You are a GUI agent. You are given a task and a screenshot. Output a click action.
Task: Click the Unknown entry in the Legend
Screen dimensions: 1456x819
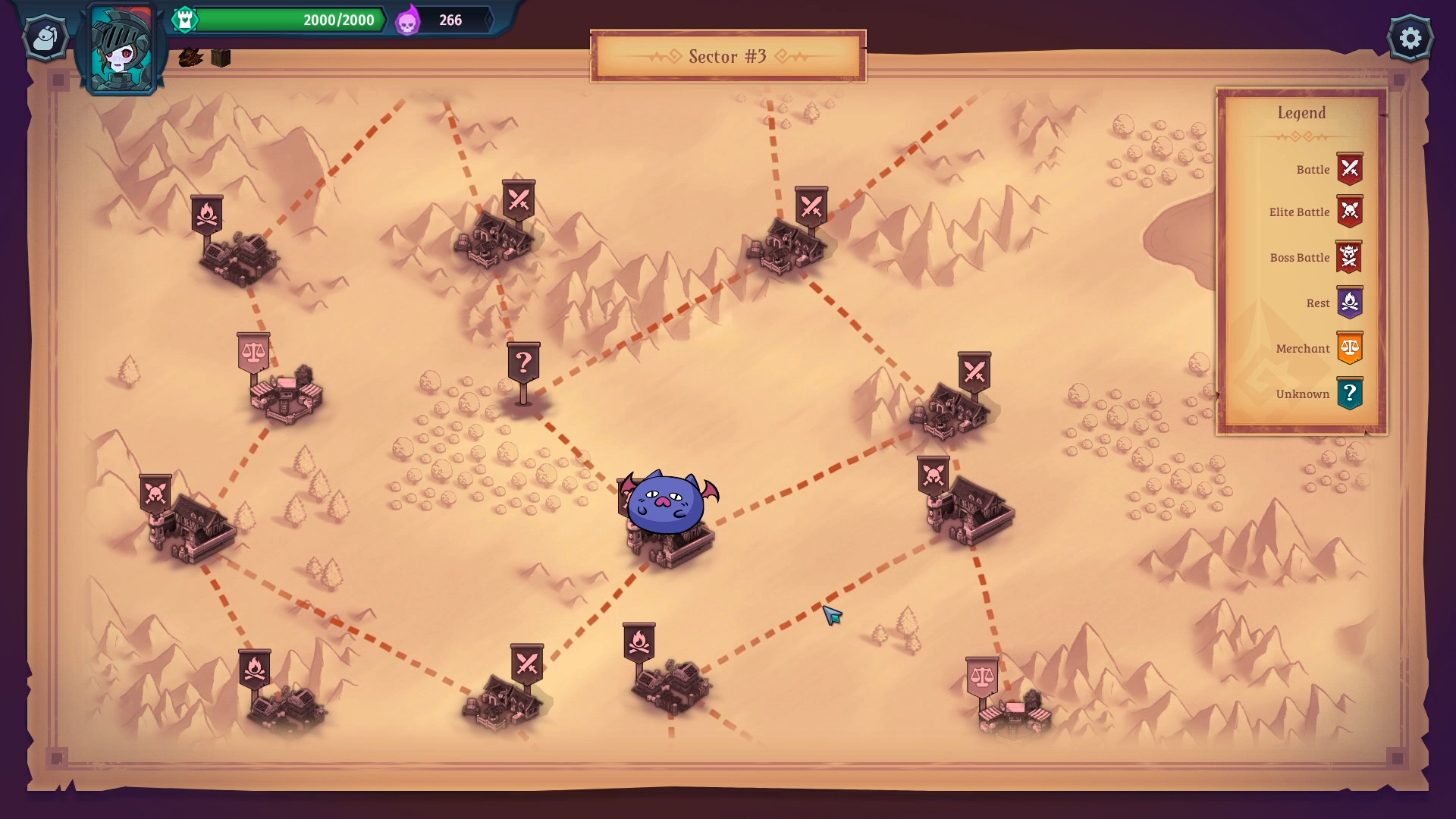click(1318, 394)
